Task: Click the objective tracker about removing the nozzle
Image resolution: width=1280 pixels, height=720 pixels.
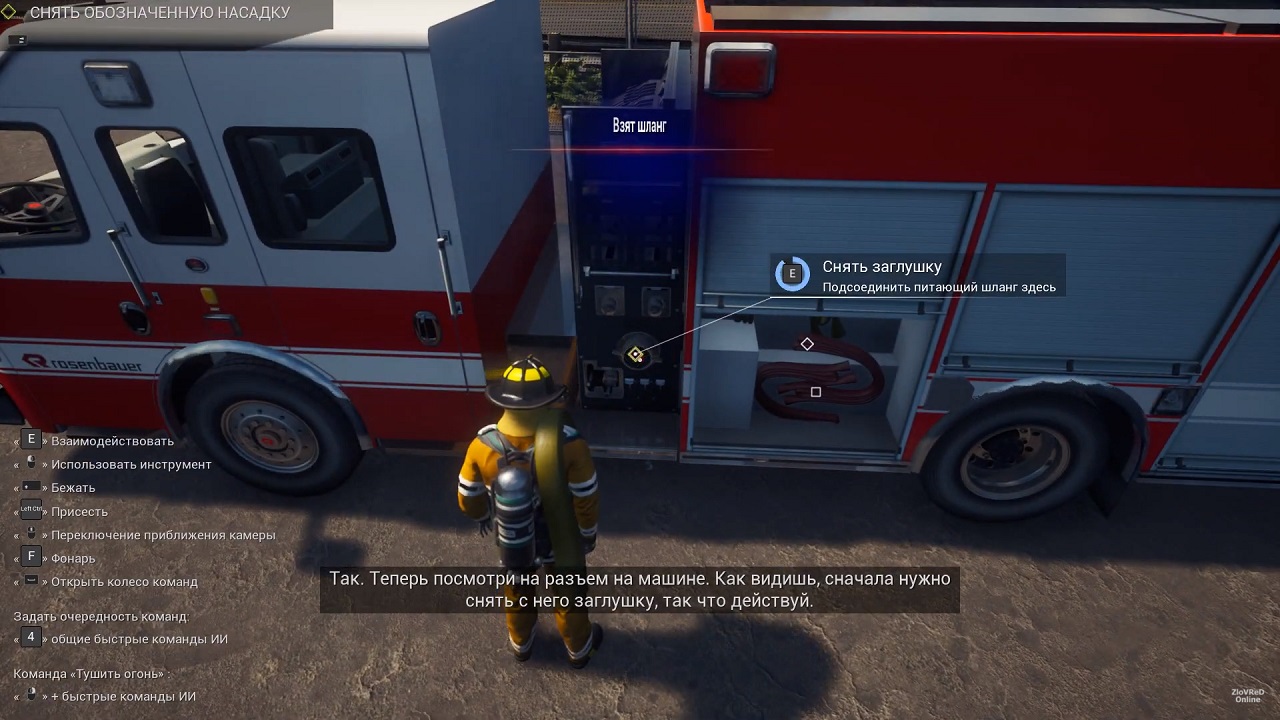Action: [x=160, y=13]
